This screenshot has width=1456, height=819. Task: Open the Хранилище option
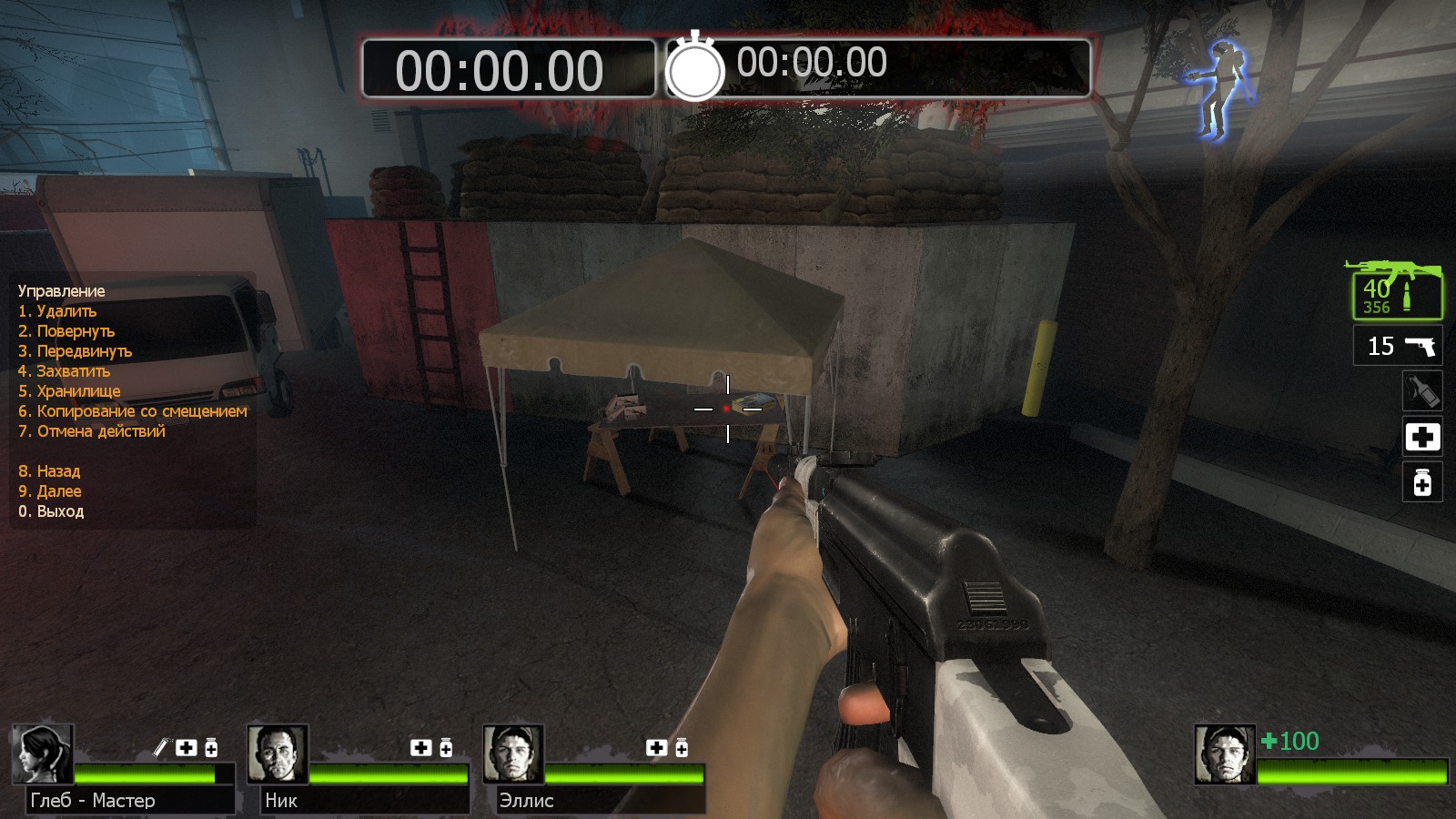coord(69,391)
